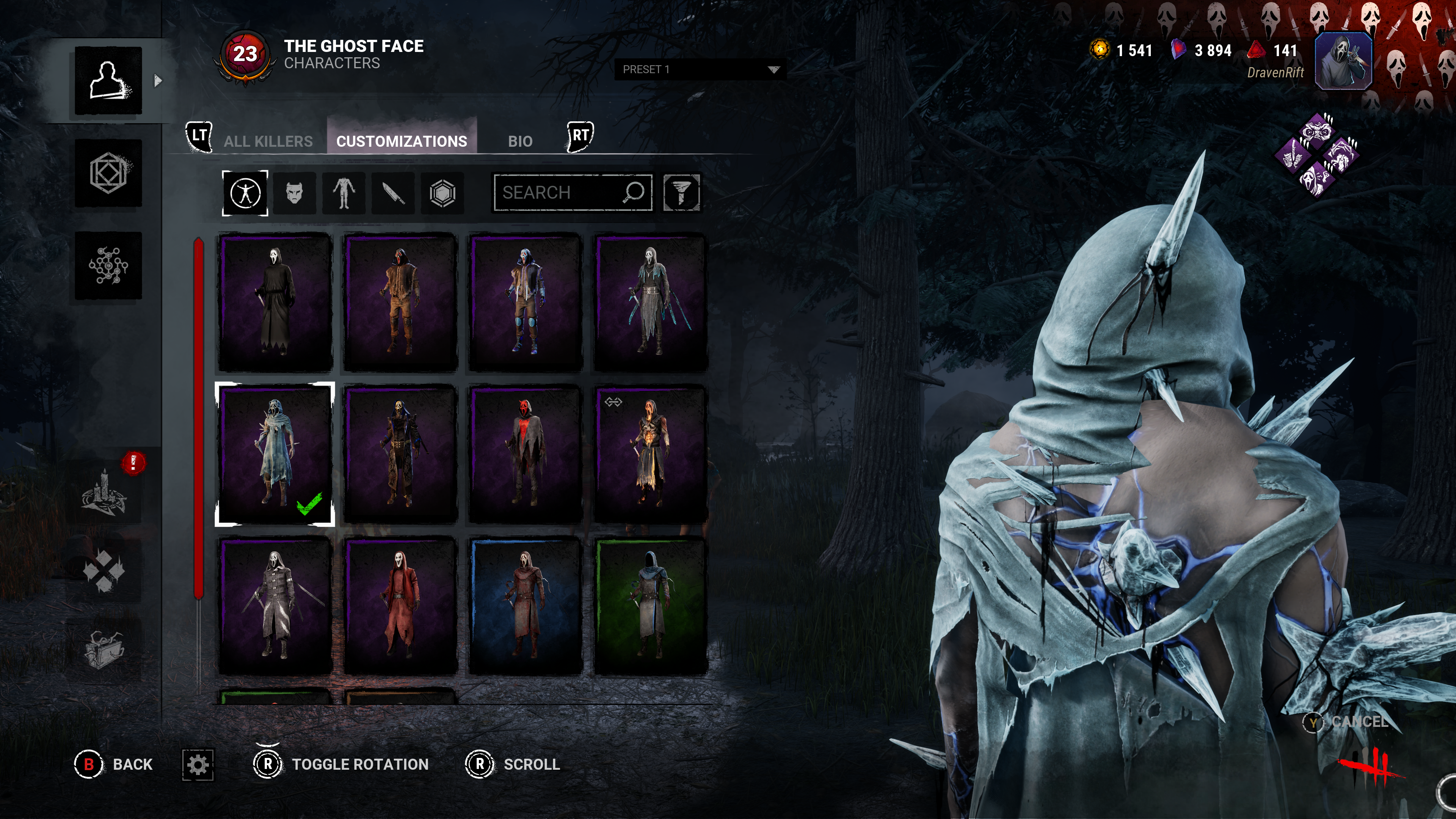Select the Customizations tab
1456x819 pixels.
(401, 141)
